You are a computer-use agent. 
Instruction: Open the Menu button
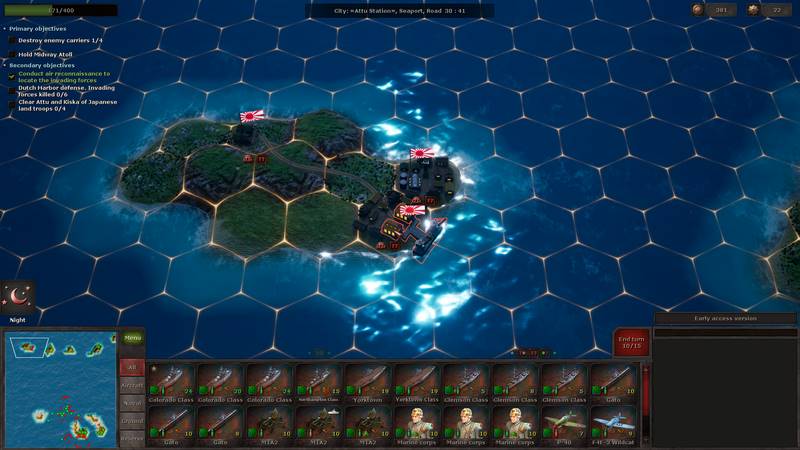pos(132,338)
